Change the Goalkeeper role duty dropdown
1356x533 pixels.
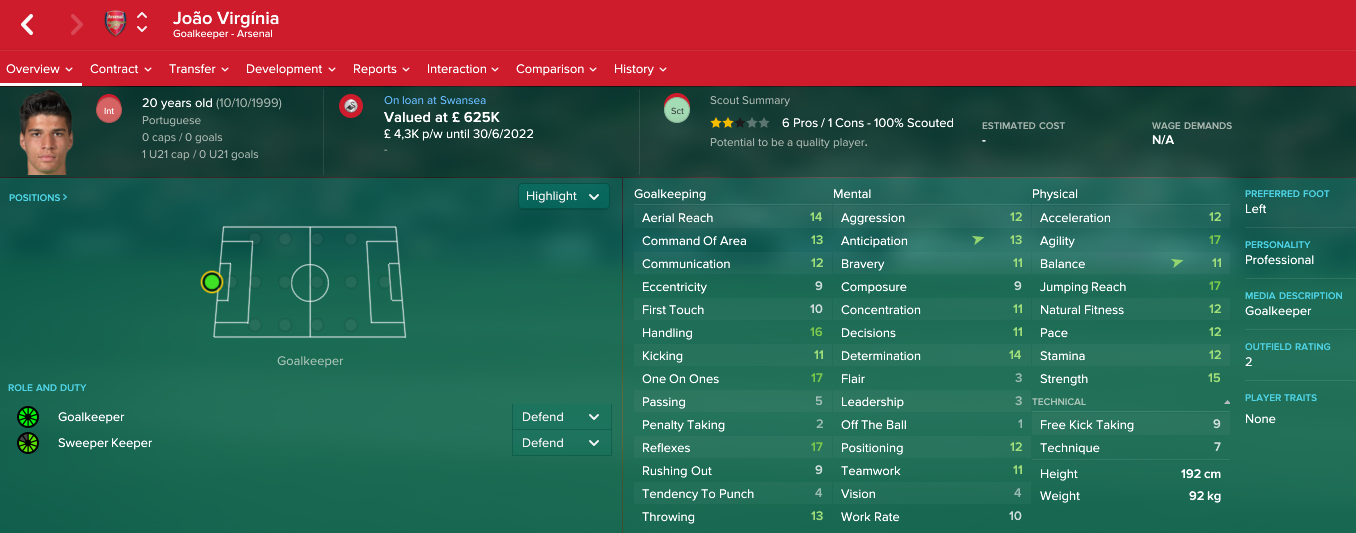tap(561, 417)
